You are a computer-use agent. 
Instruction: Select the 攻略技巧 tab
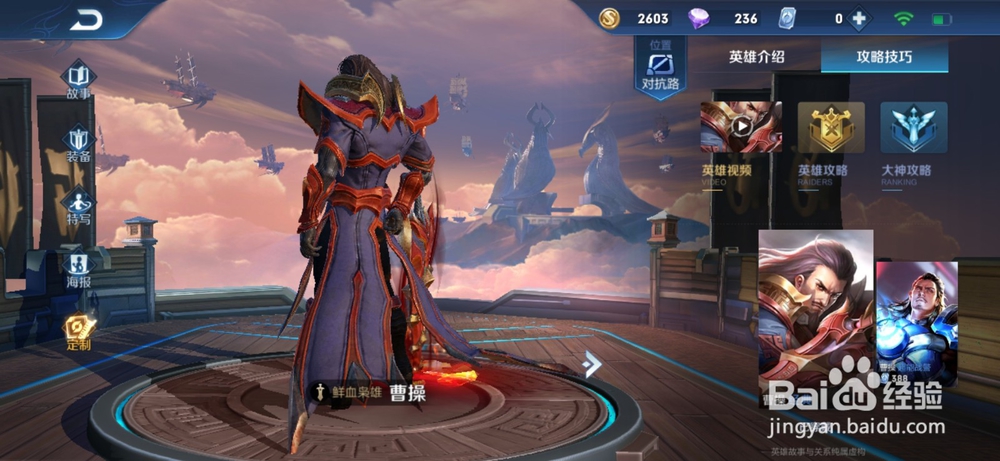click(883, 57)
